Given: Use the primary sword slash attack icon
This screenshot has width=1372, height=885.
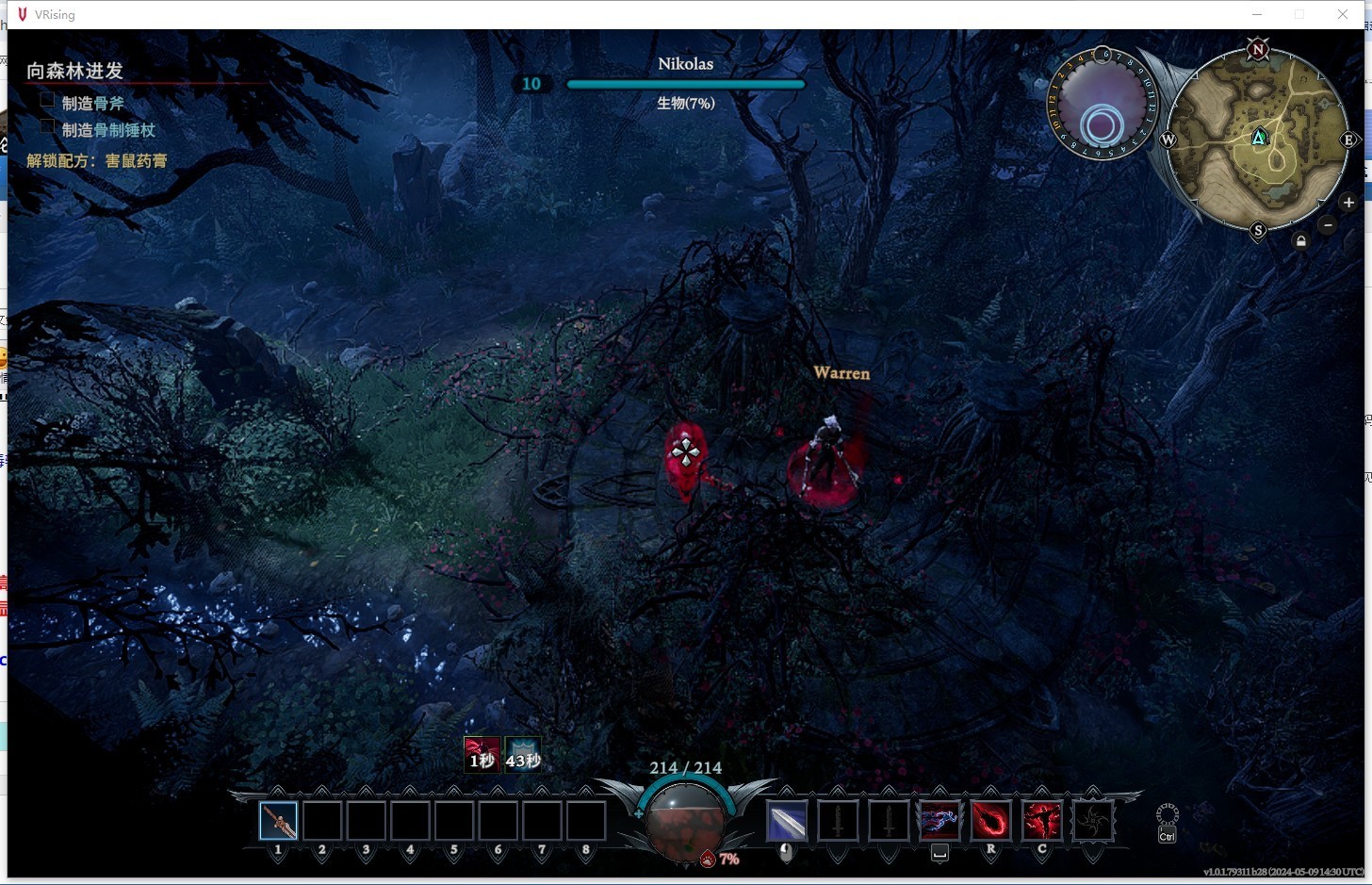Looking at the screenshot, I should [787, 821].
